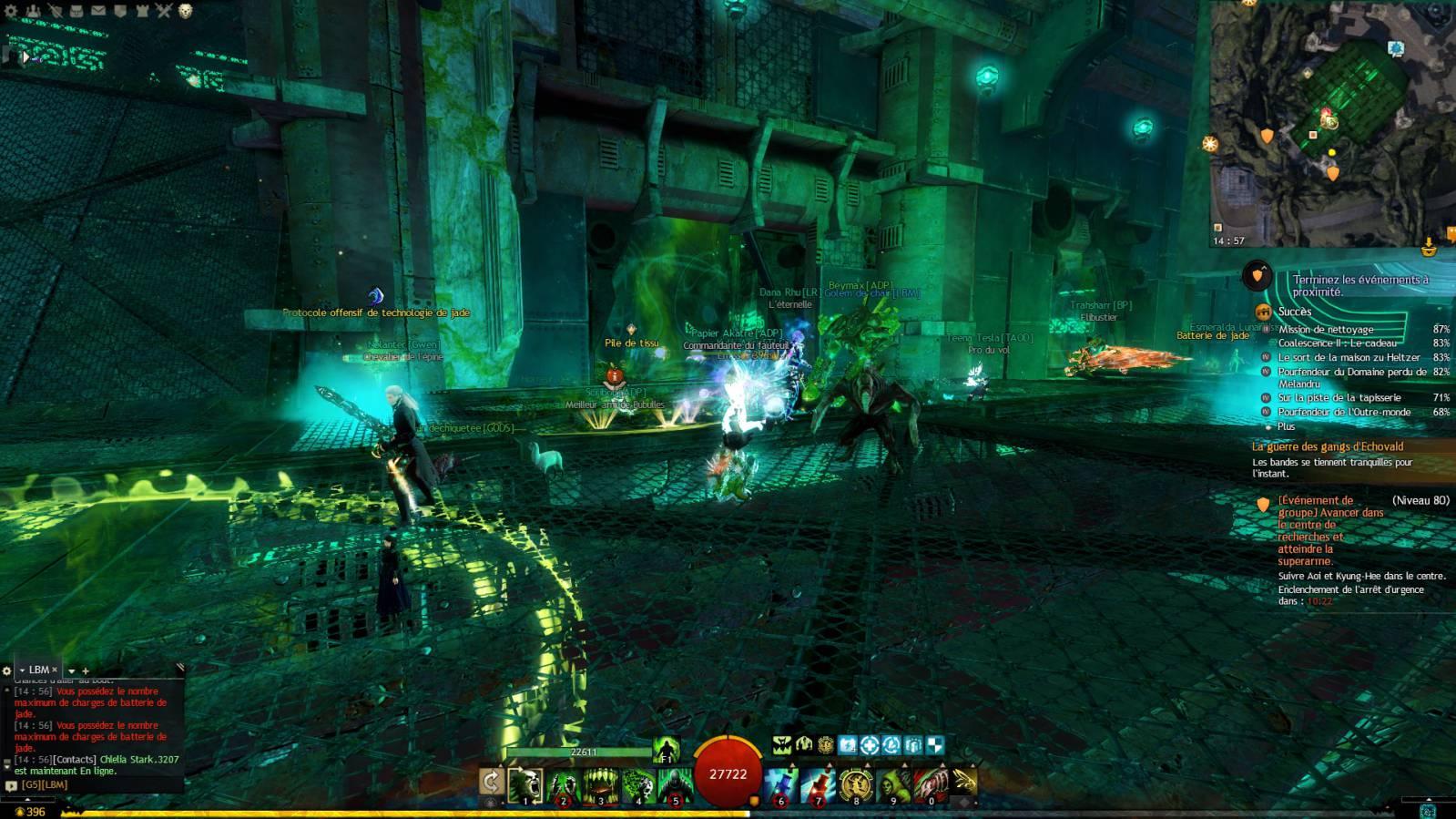Activate the F1 shroud profession skill
Image resolution: width=1456 pixels, height=819 pixels.
(x=667, y=749)
